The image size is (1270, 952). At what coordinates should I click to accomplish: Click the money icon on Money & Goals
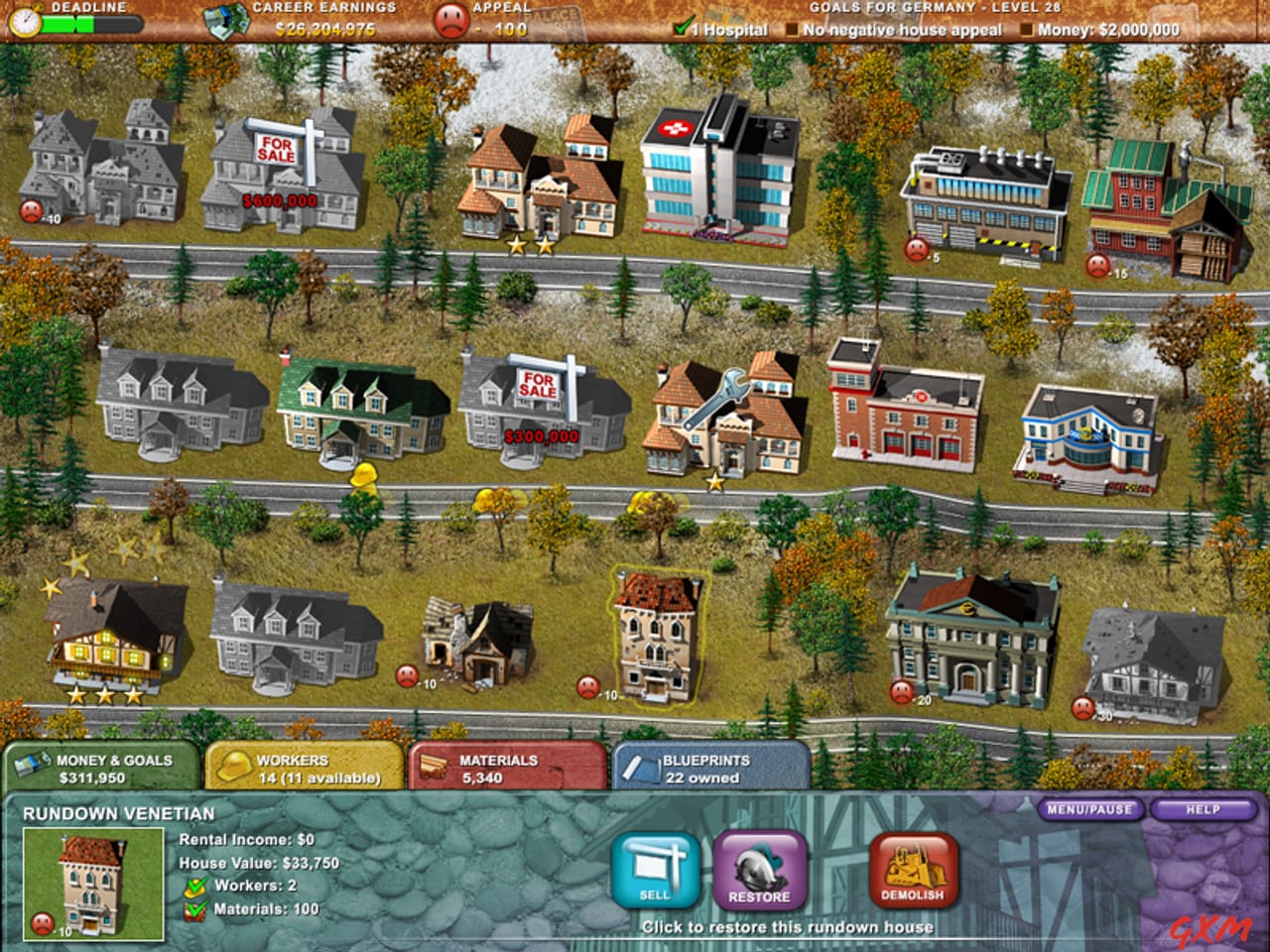(x=32, y=764)
